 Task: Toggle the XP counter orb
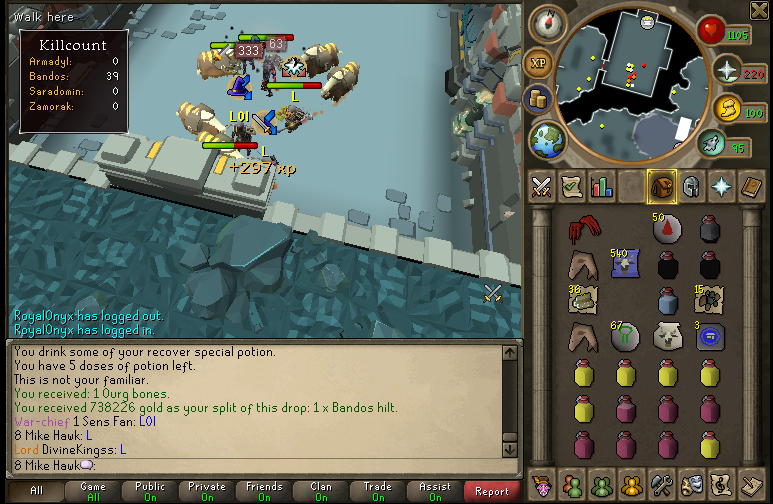pyautogui.click(x=537, y=62)
